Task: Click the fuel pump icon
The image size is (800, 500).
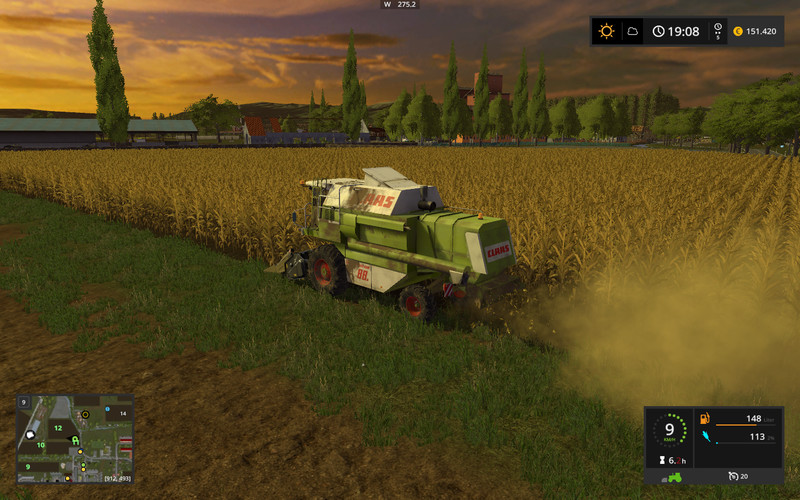Action: pos(705,418)
